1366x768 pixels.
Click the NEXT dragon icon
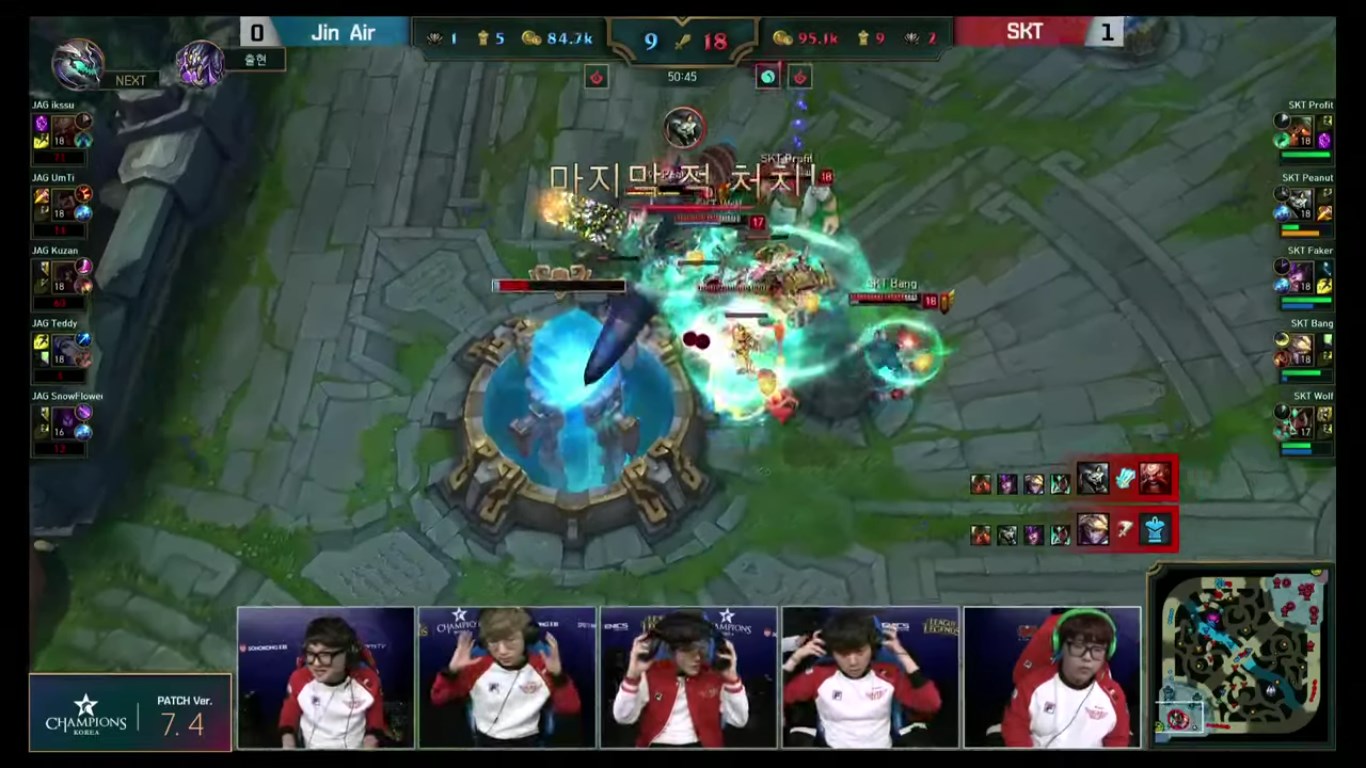77,63
